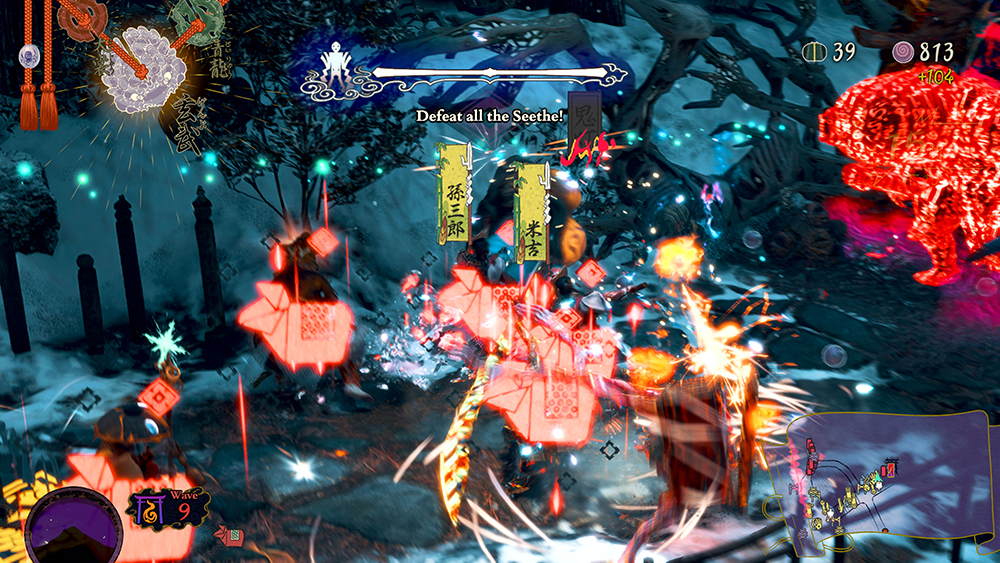Click the purple night-cycle mountain dial
1000x563 pixels.
pos(72,524)
